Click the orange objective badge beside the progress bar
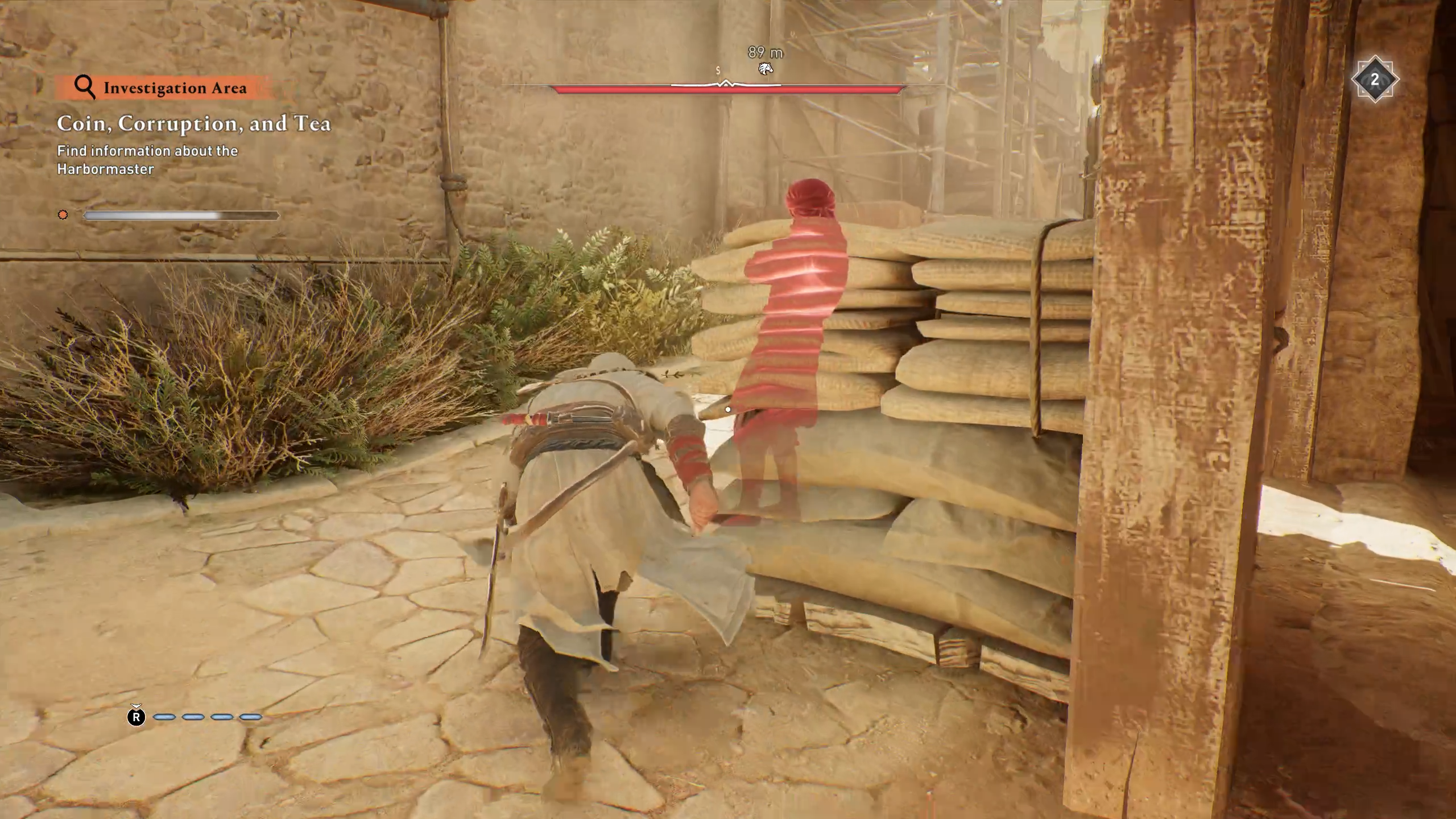Screen dimensions: 1456x819 [63, 215]
